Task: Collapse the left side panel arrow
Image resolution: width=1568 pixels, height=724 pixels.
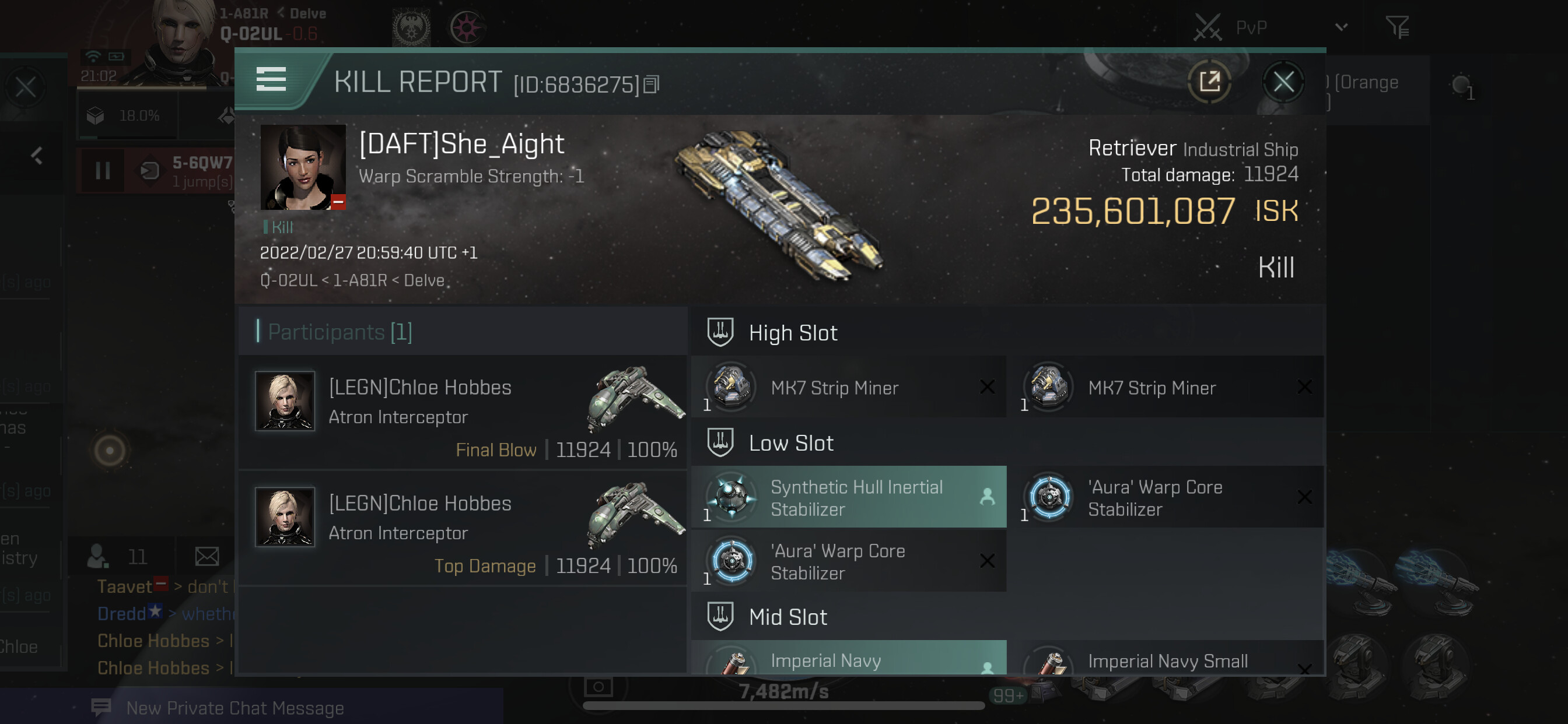Action: pyautogui.click(x=37, y=156)
